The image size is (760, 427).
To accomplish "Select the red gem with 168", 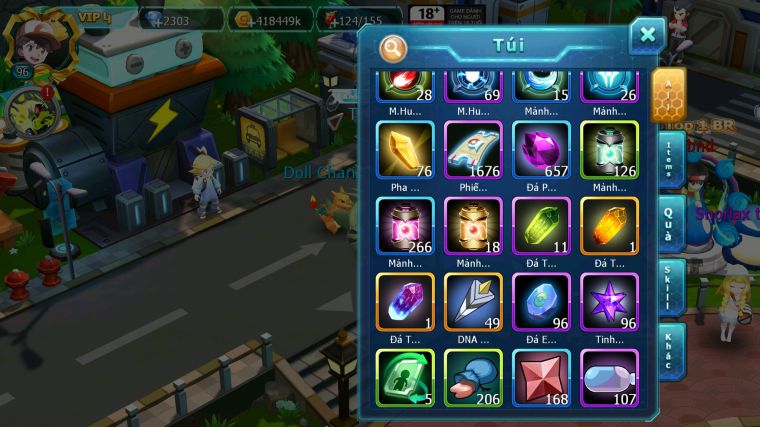I will click(x=541, y=376).
